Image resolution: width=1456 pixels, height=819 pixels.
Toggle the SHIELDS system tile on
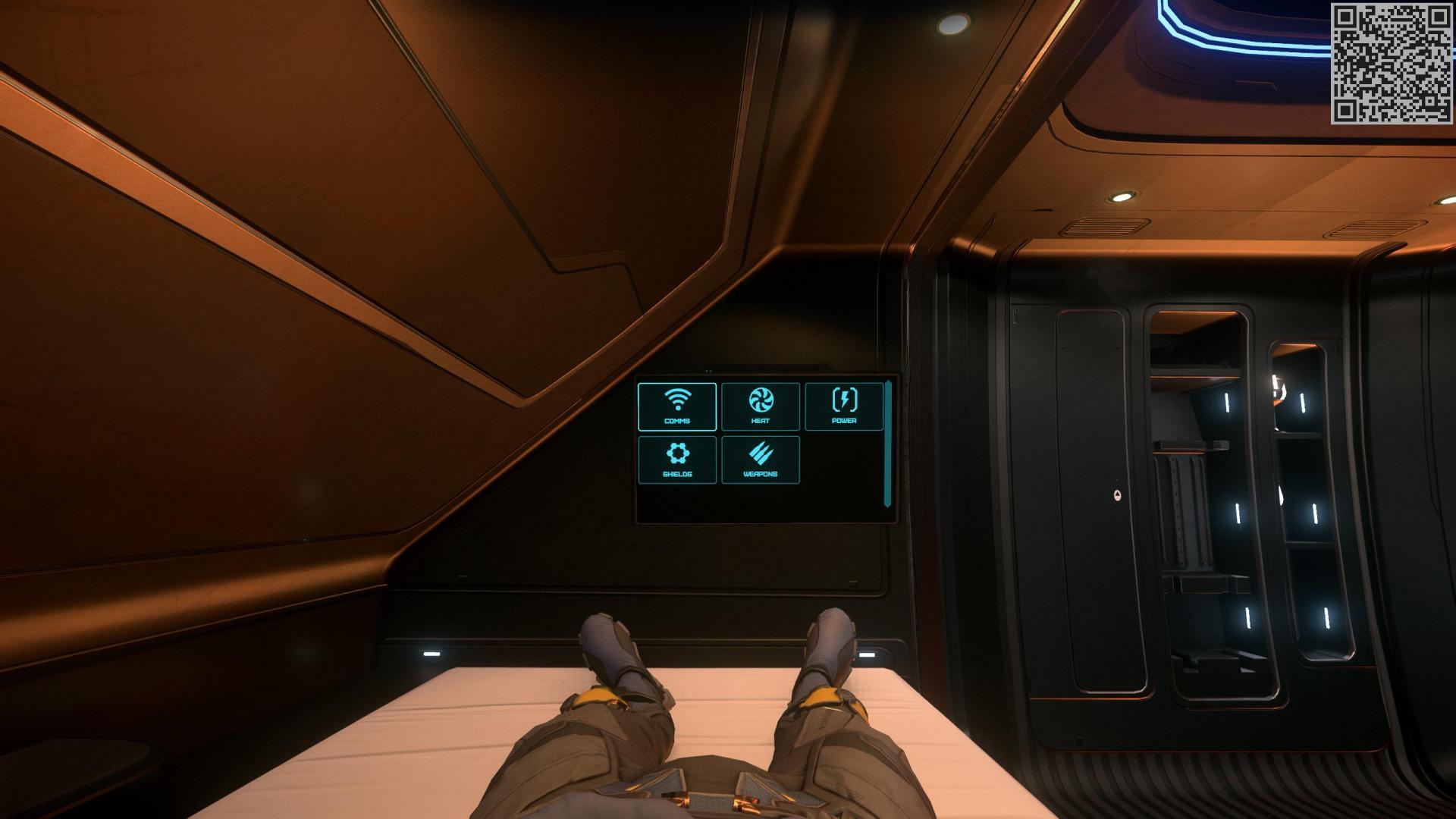pos(677,459)
